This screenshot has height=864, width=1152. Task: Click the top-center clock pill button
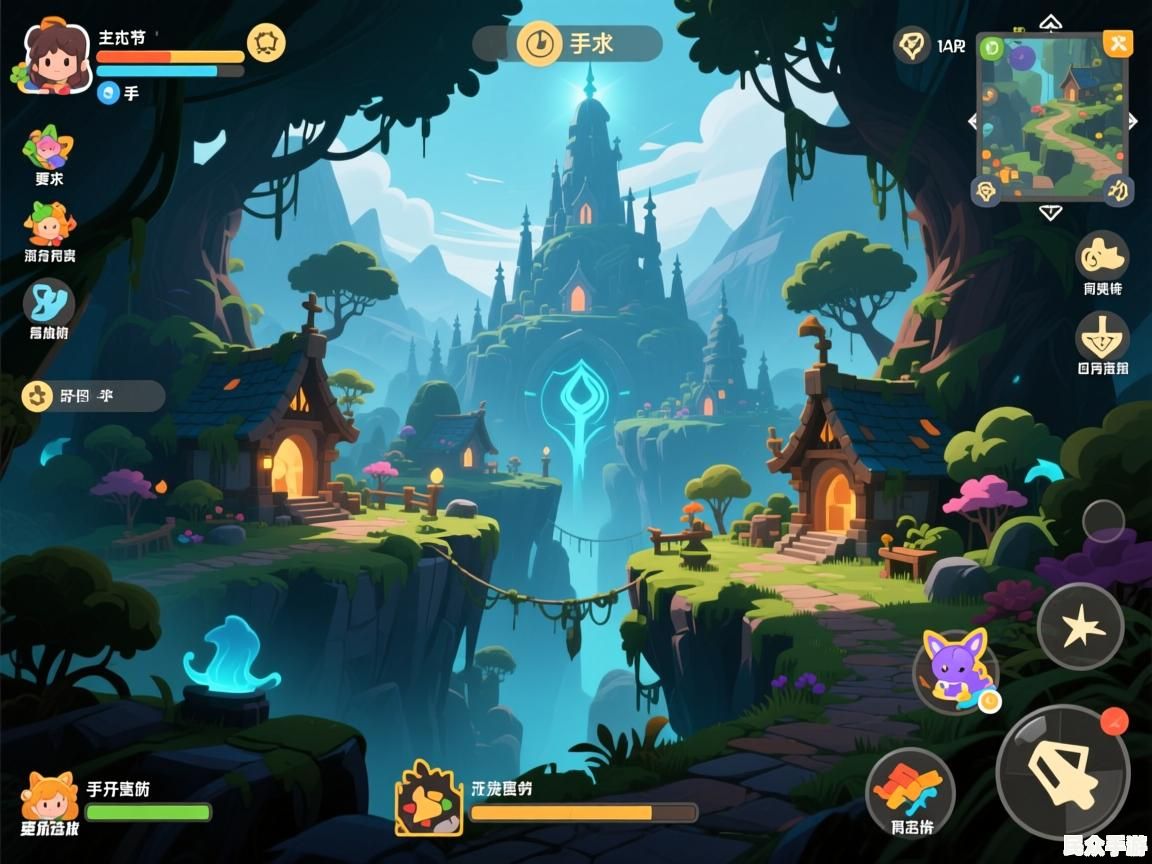(567, 44)
